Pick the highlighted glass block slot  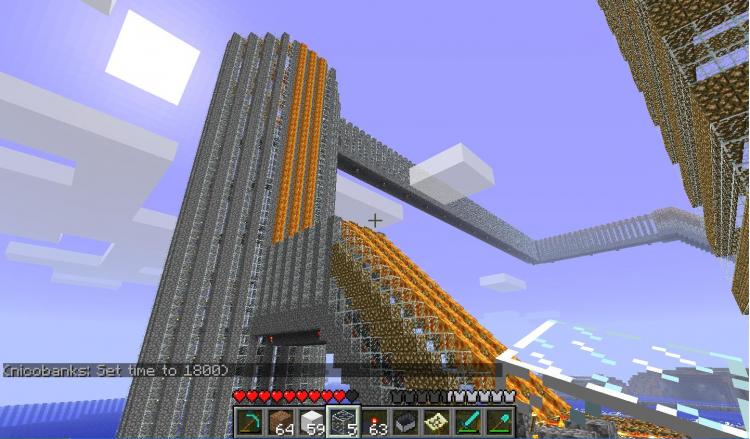[x=343, y=422]
